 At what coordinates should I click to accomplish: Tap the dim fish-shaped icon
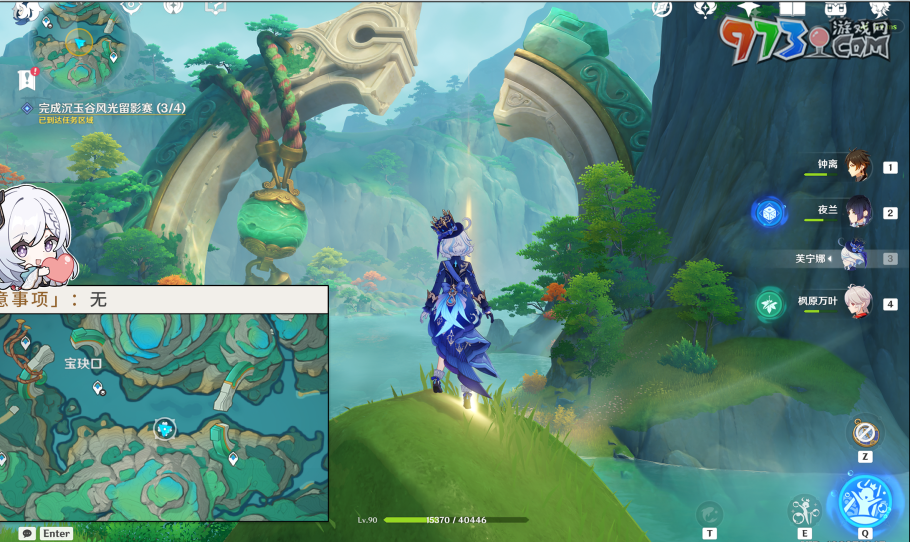click(709, 513)
